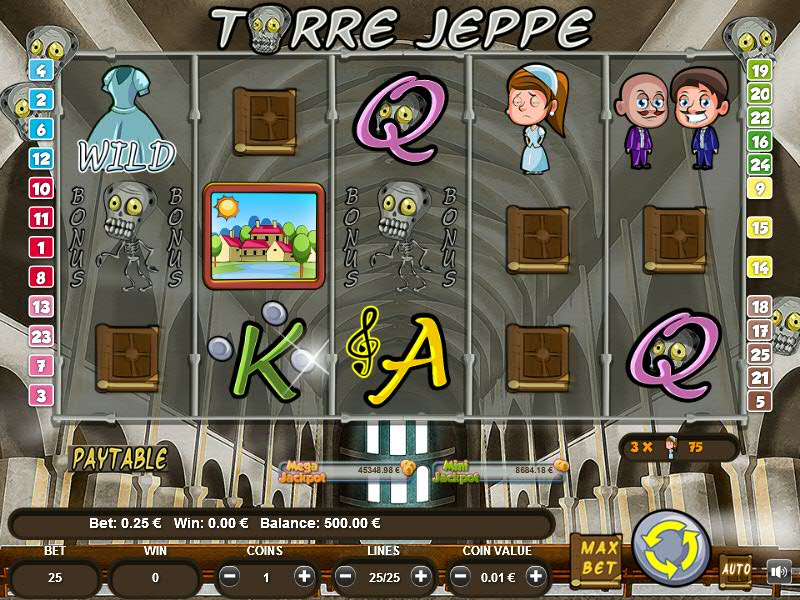The image size is (800, 600).
Task: Select payline 19 marker
Action: point(760,70)
